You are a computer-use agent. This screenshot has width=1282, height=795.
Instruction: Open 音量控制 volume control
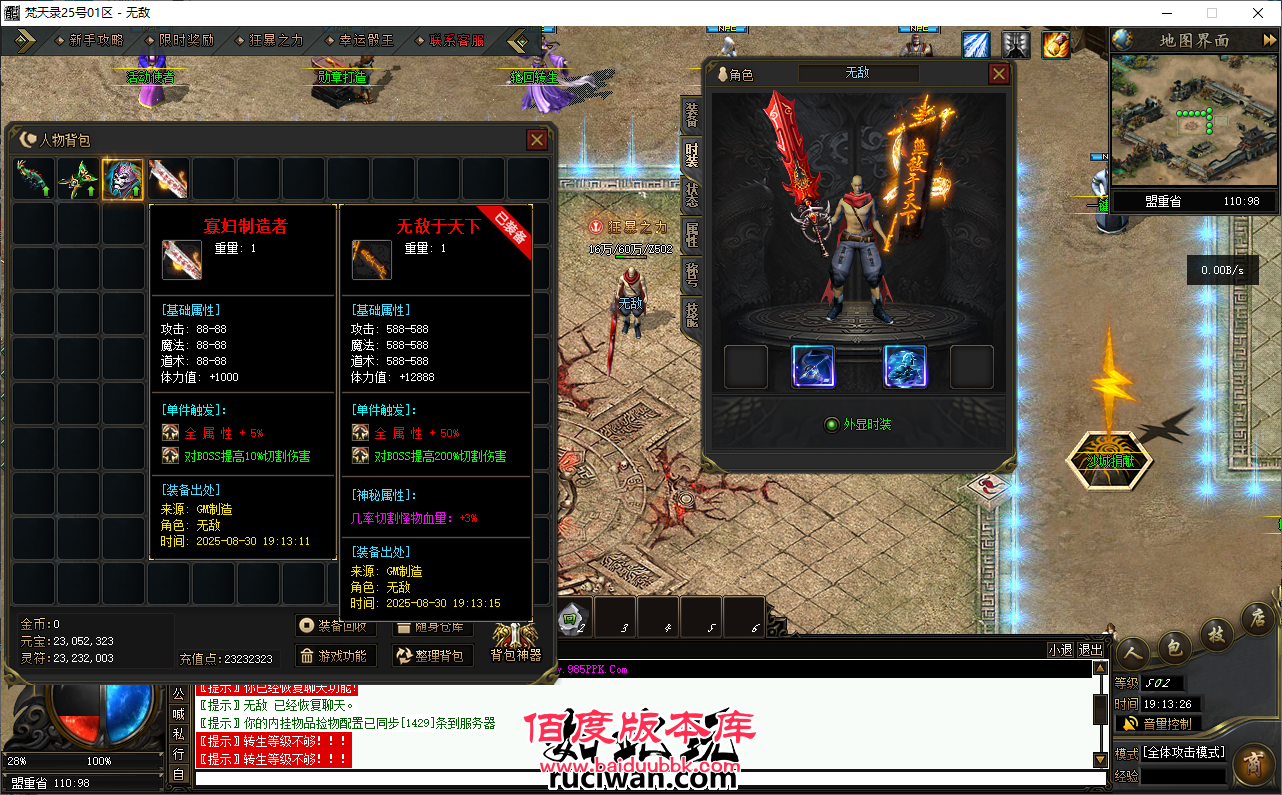(x=1158, y=723)
